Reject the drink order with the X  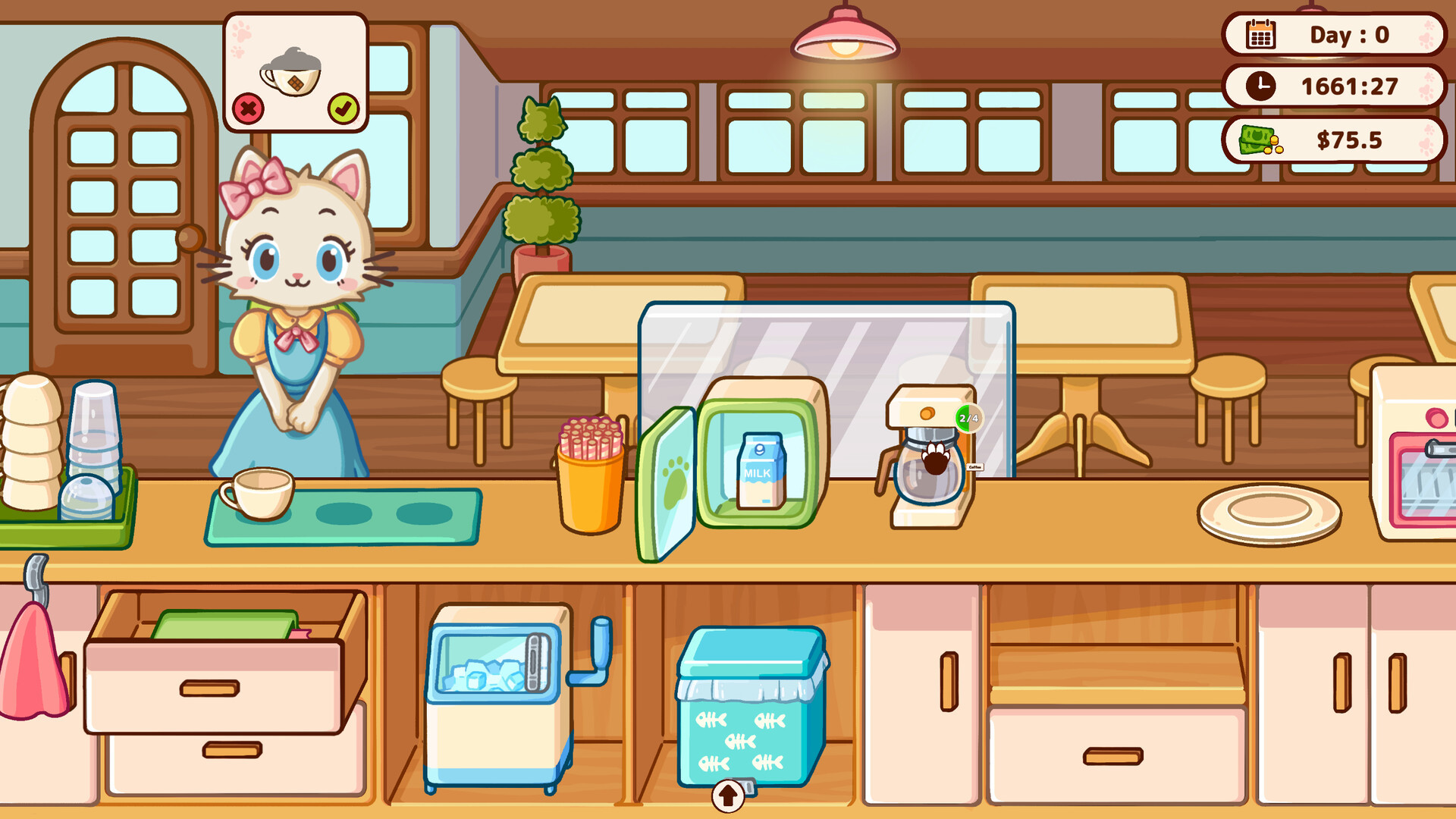pyautogui.click(x=250, y=108)
